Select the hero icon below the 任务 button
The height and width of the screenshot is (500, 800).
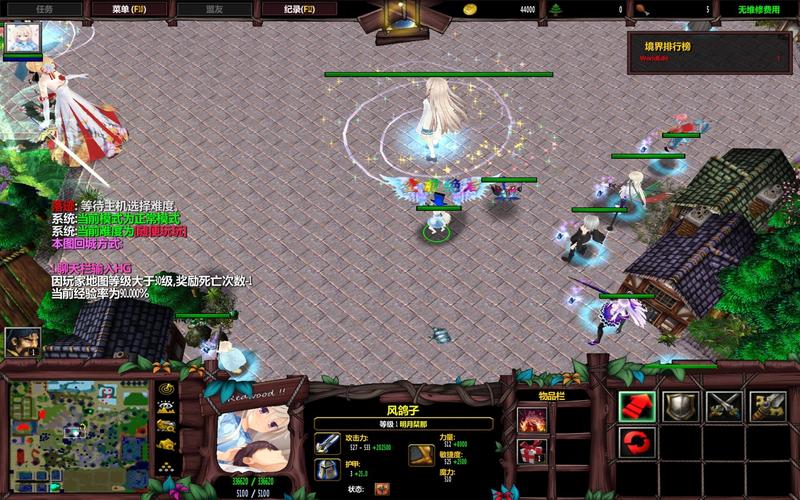point(19,39)
